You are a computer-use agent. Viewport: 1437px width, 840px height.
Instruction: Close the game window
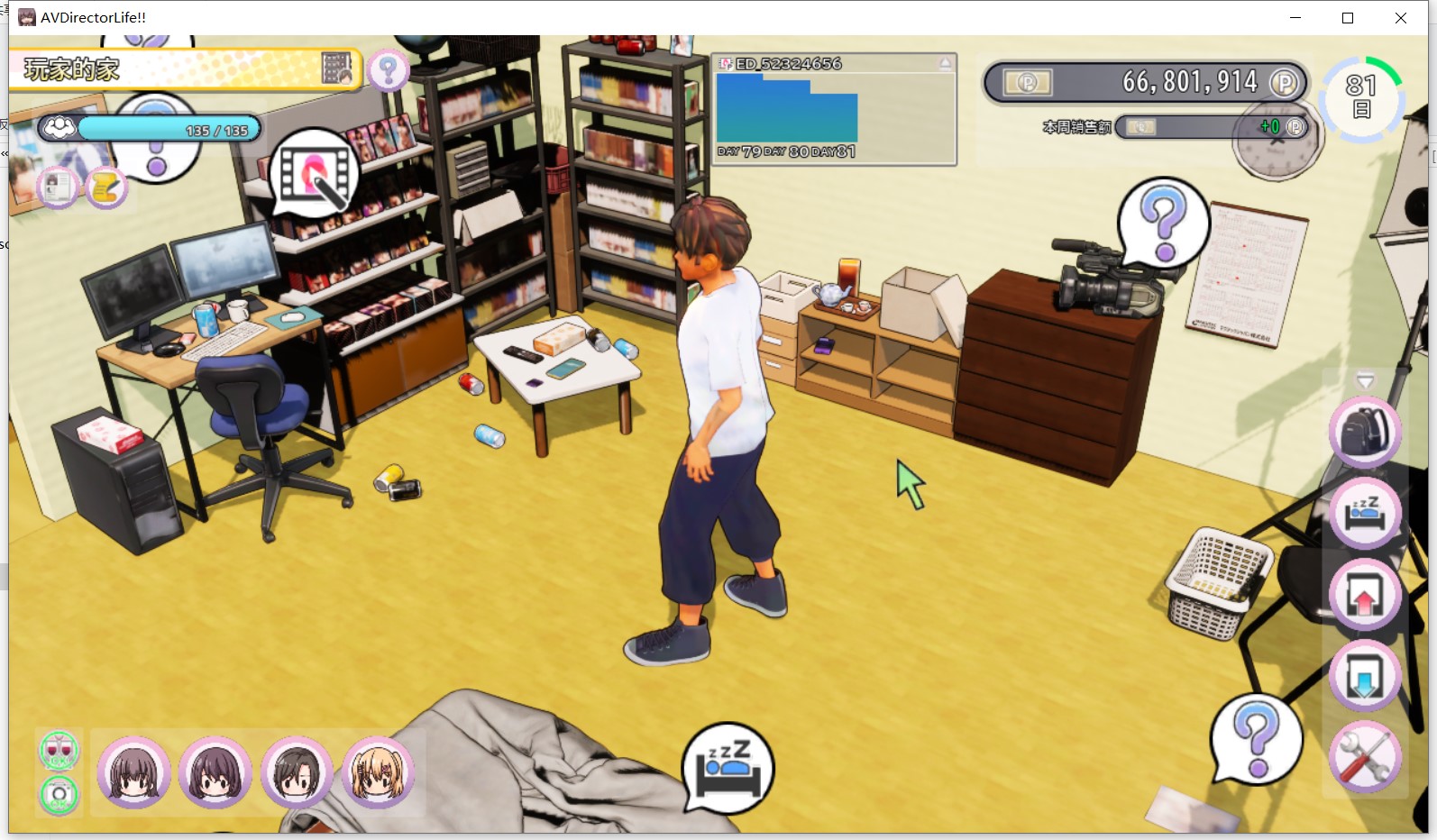[x=1400, y=17]
